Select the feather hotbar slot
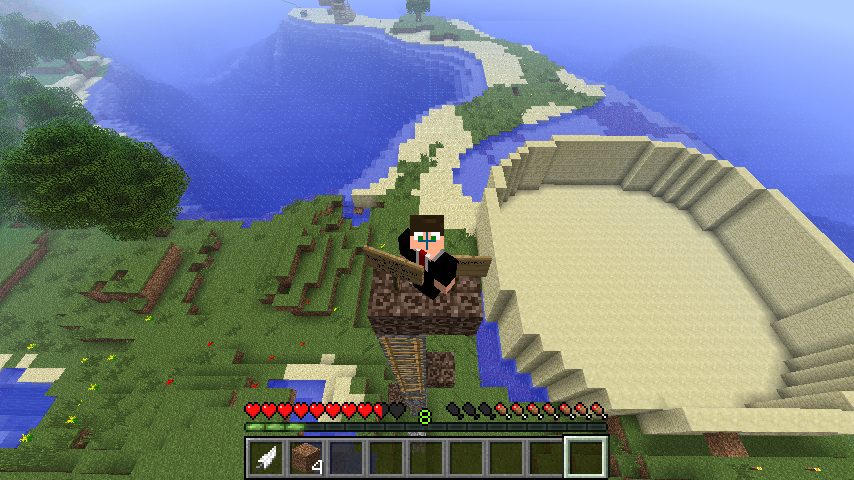 tap(267, 458)
